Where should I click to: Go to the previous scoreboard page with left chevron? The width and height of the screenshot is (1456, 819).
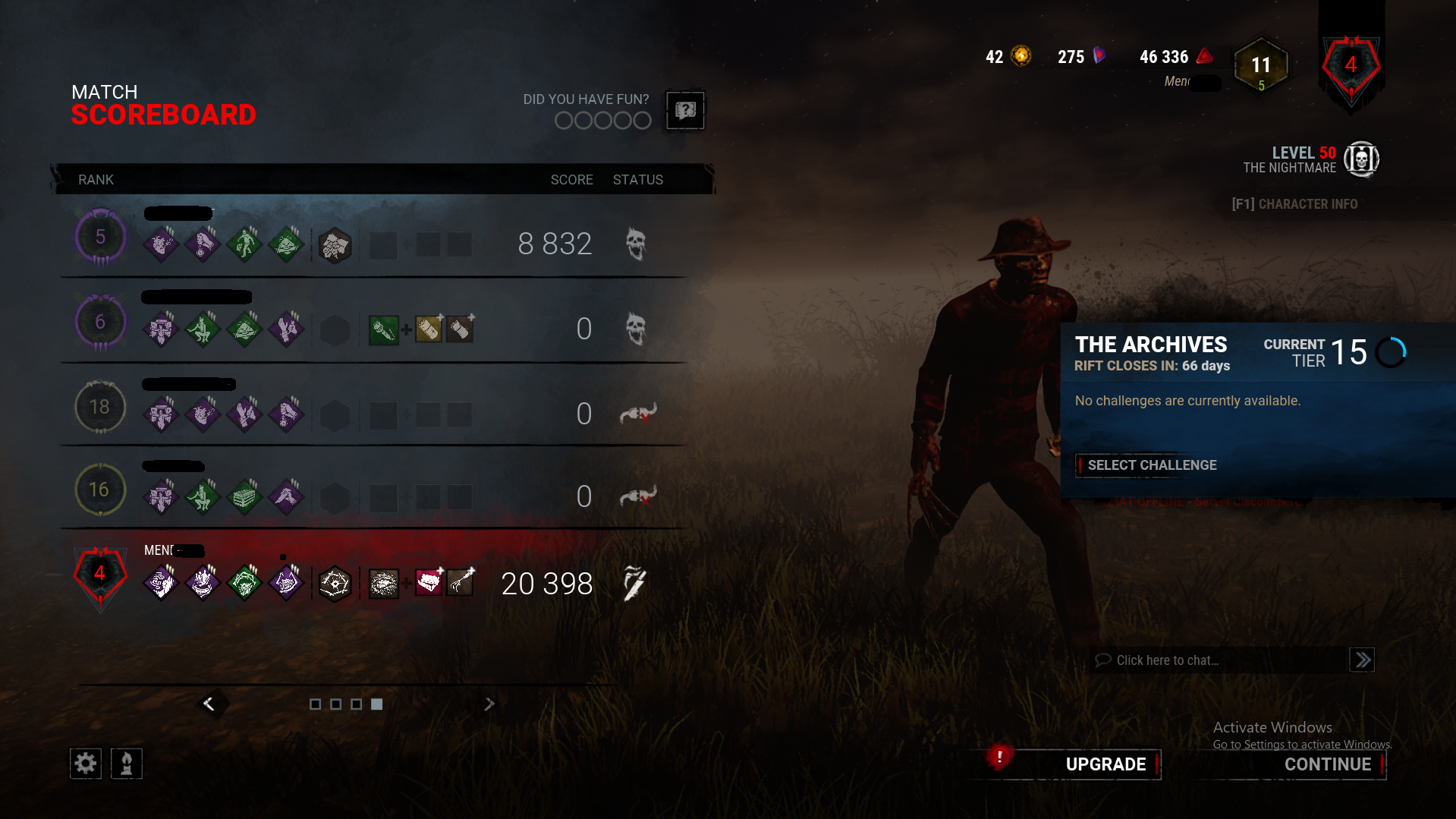coord(210,704)
